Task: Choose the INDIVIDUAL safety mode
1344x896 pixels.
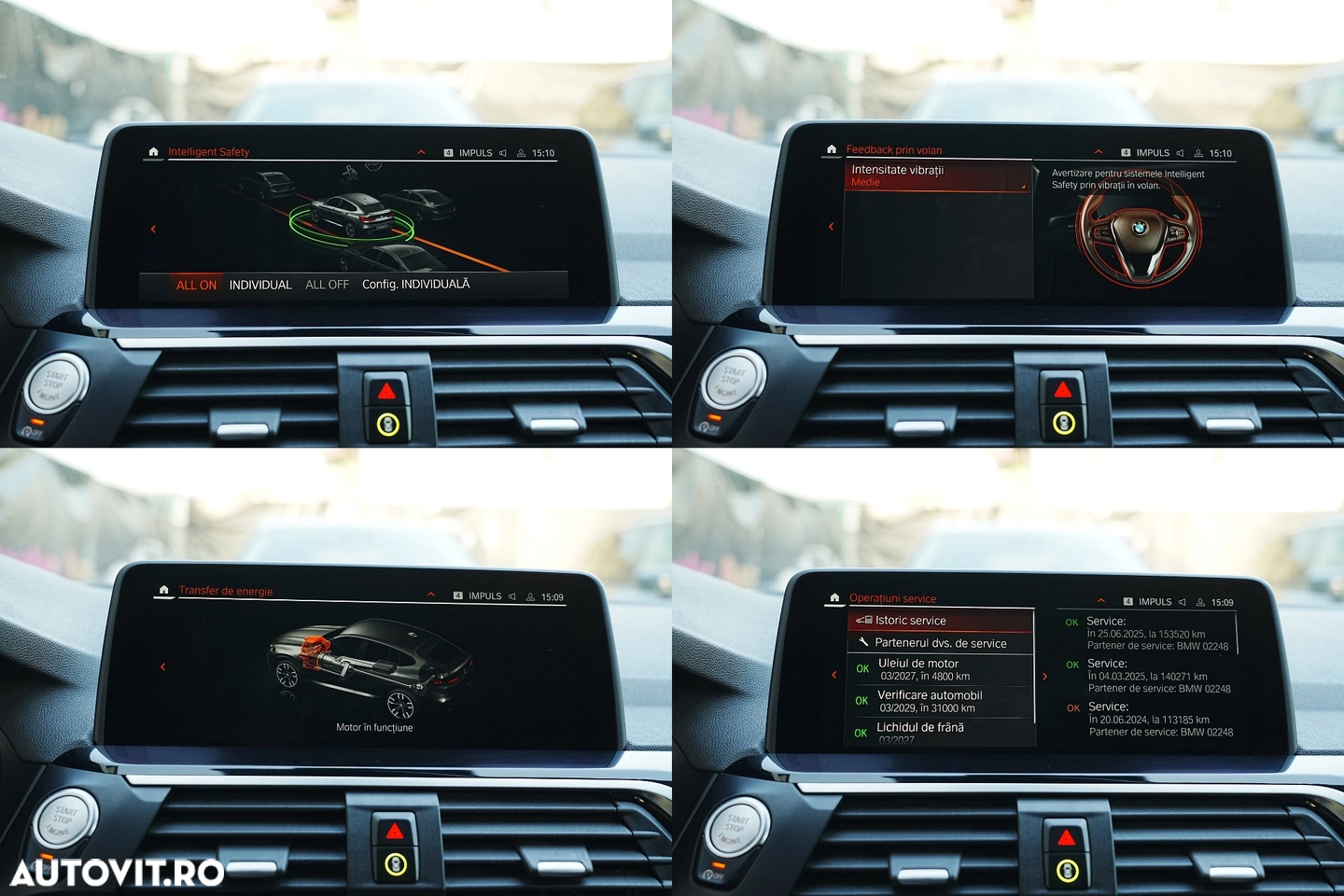Action: click(x=260, y=286)
